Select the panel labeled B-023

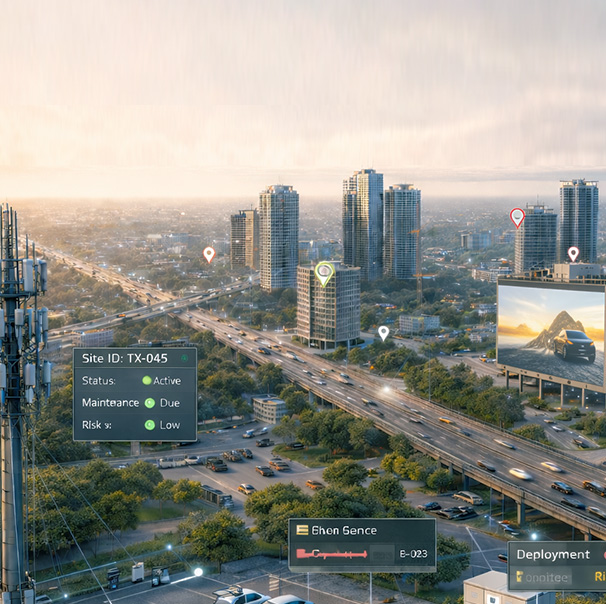click(x=362, y=544)
